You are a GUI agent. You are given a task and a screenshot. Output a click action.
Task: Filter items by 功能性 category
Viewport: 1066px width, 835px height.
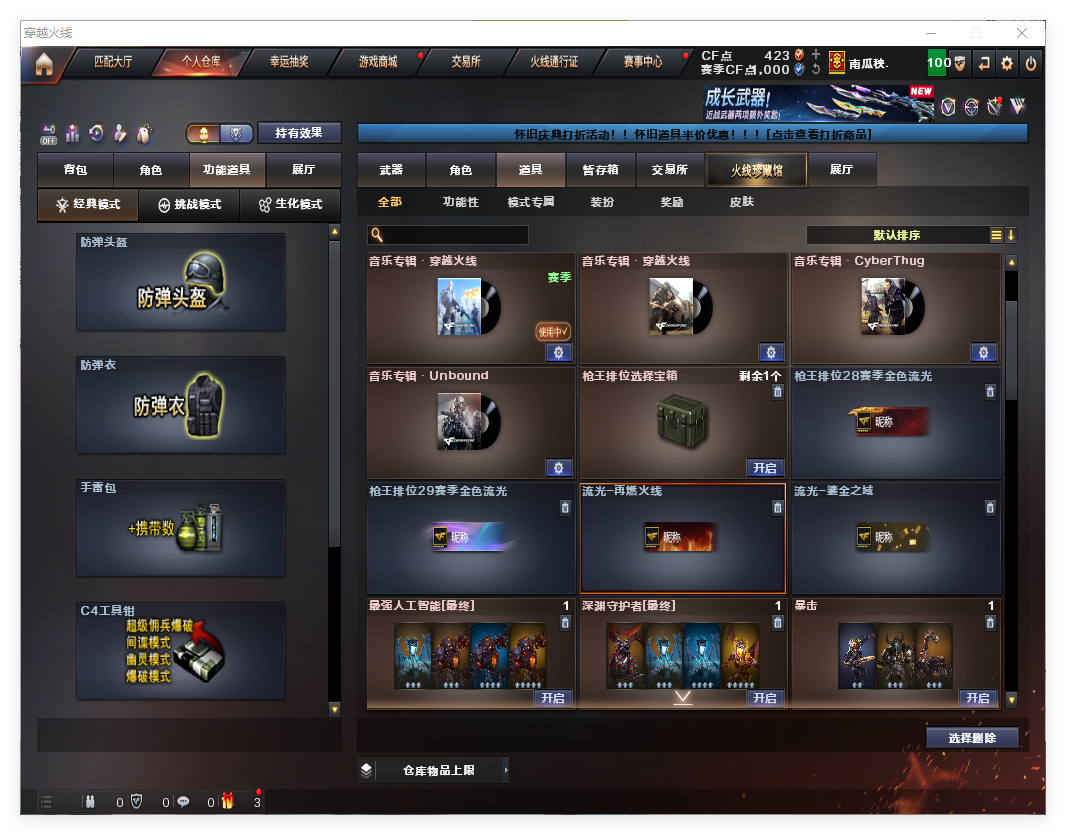pyautogui.click(x=461, y=202)
